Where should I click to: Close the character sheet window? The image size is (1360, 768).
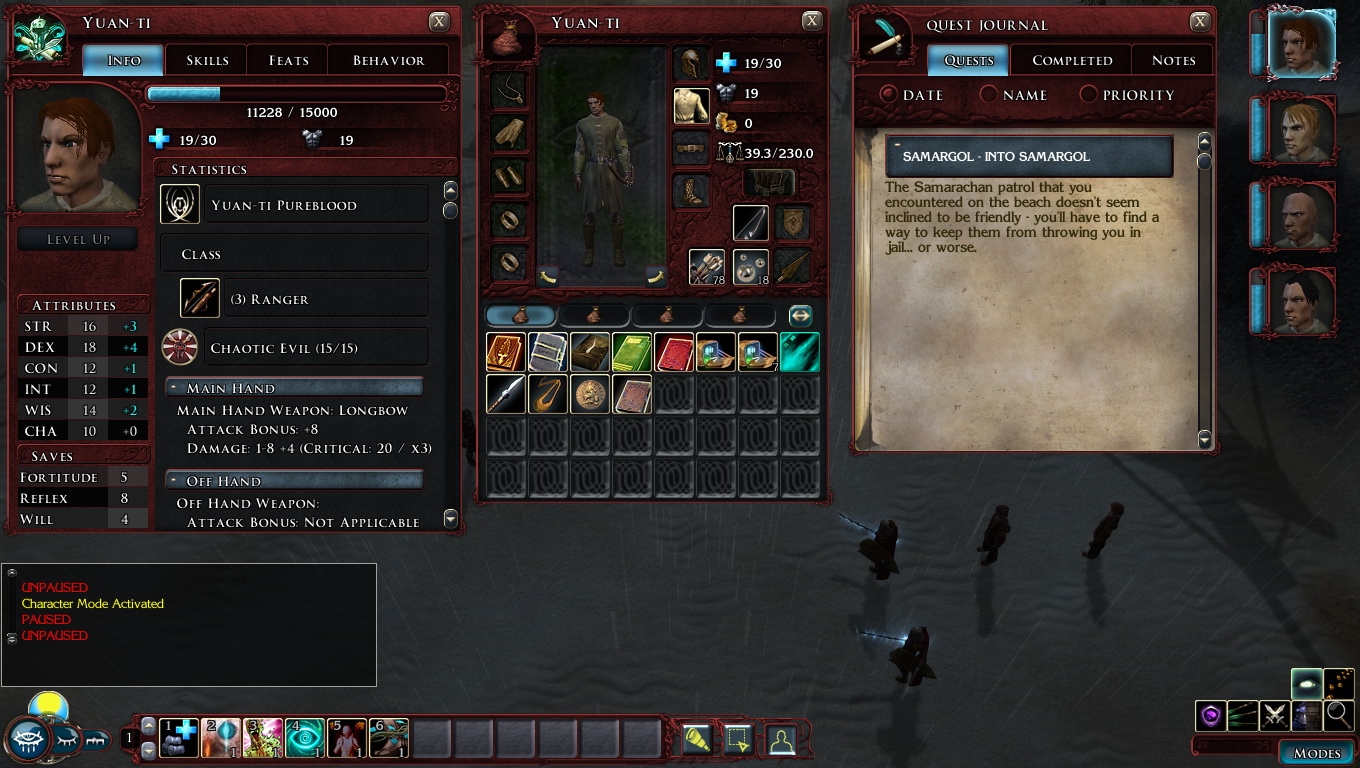click(x=439, y=22)
